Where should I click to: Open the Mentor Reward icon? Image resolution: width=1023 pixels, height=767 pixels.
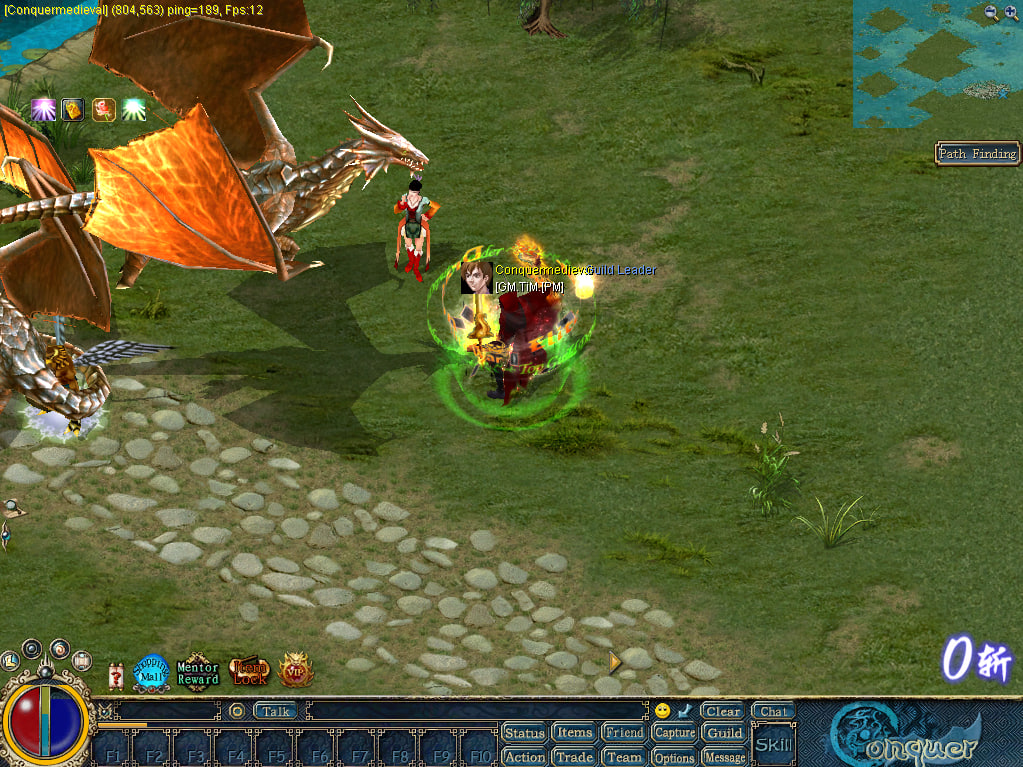[x=197, y=672]
